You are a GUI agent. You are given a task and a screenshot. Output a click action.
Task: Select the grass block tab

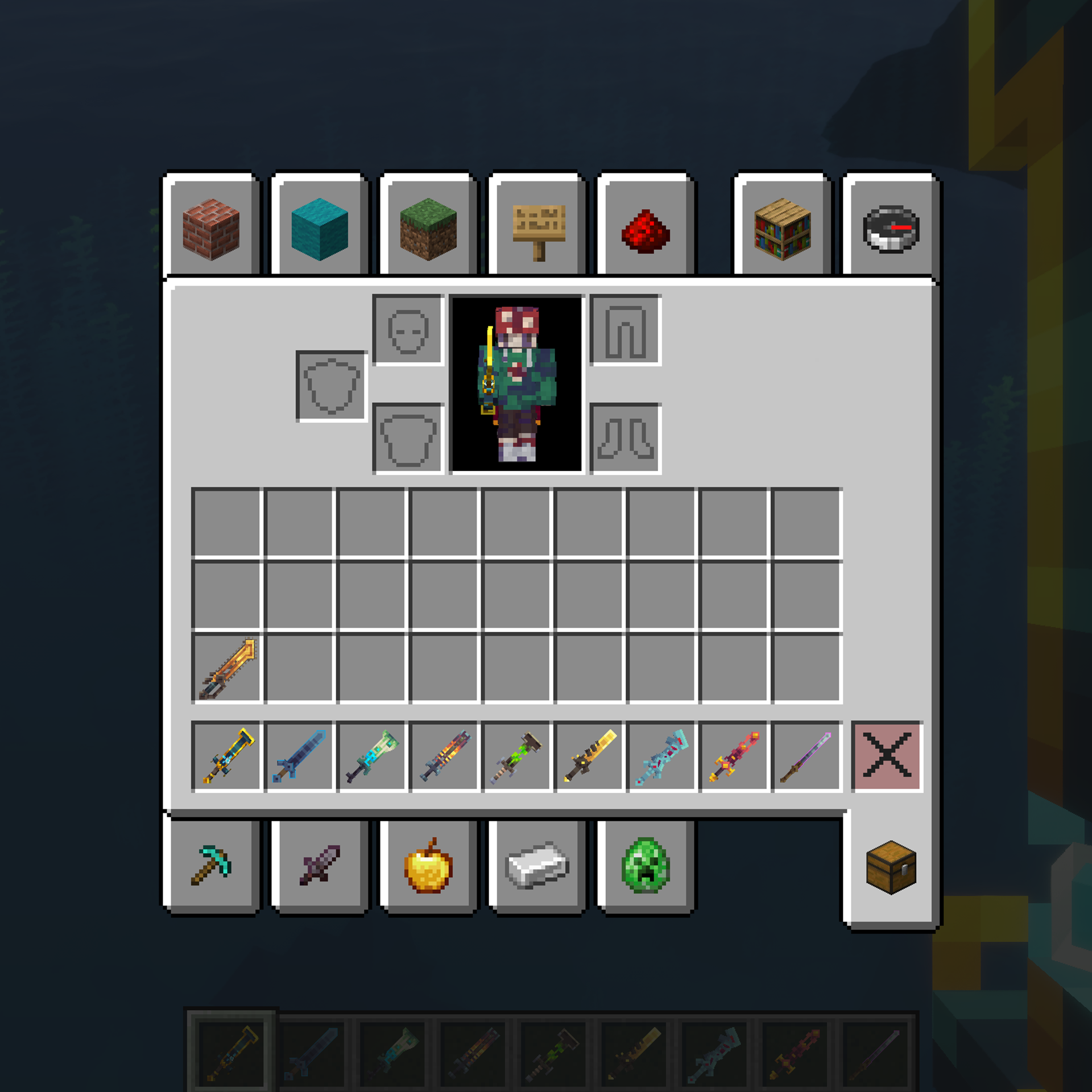coord(428,229)
